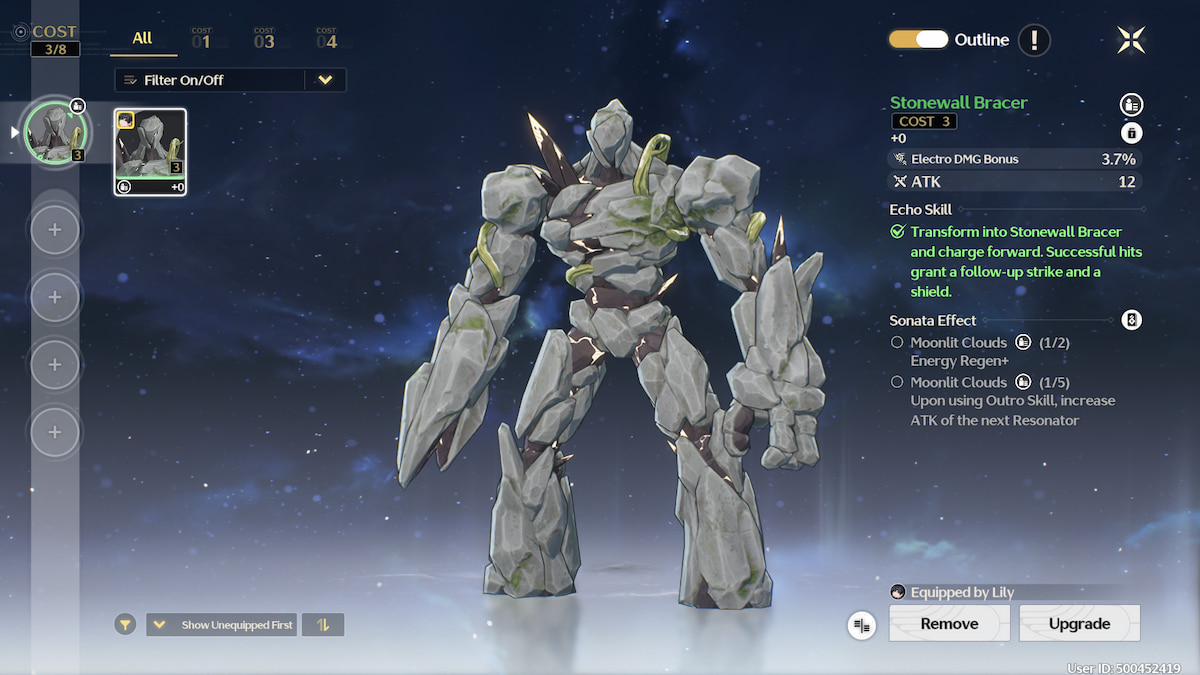Click the trash icon below the echo name
This screenshot has width=1200, height=675.
(x=1131, y=132)
